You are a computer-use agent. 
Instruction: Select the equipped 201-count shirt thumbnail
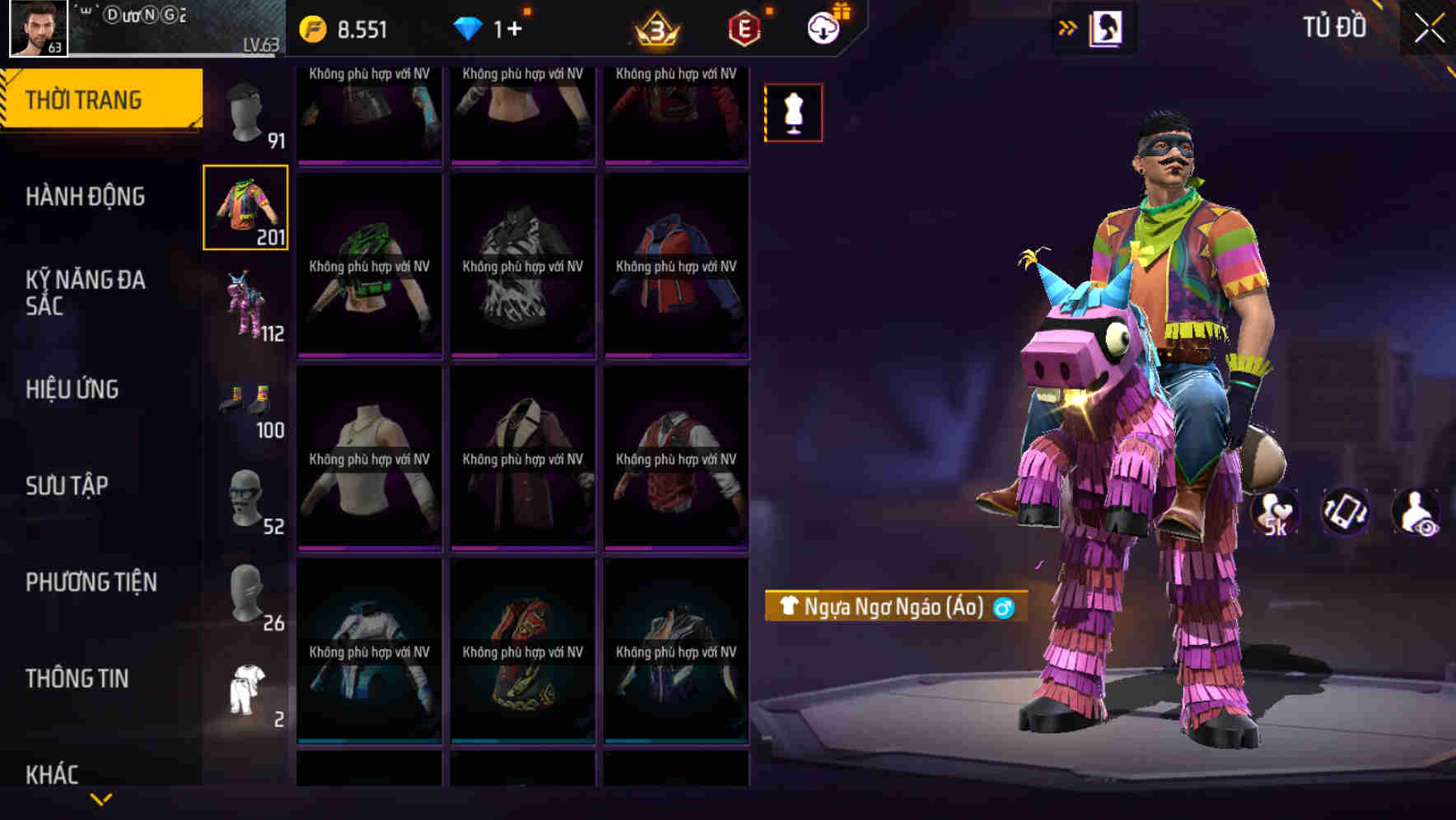[x=246, y=207]
